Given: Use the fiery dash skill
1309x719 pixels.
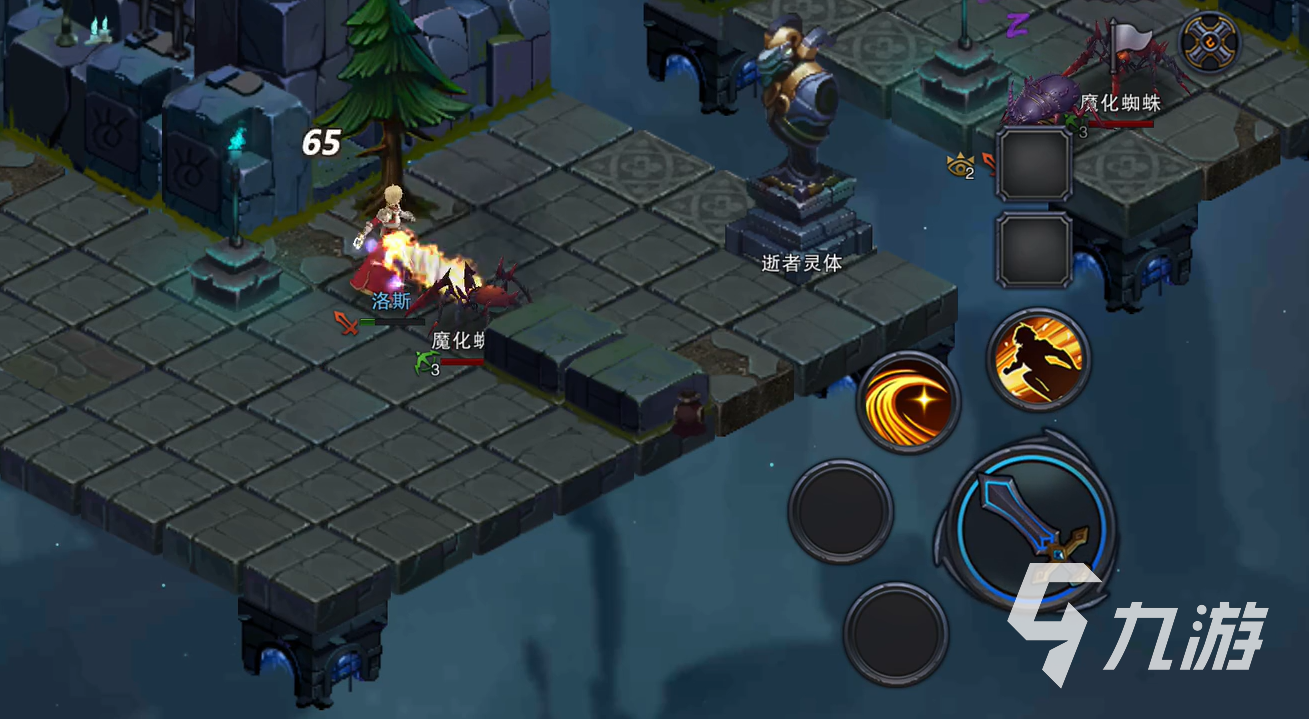Looking at the screenshot, I should pos(1038,356).
